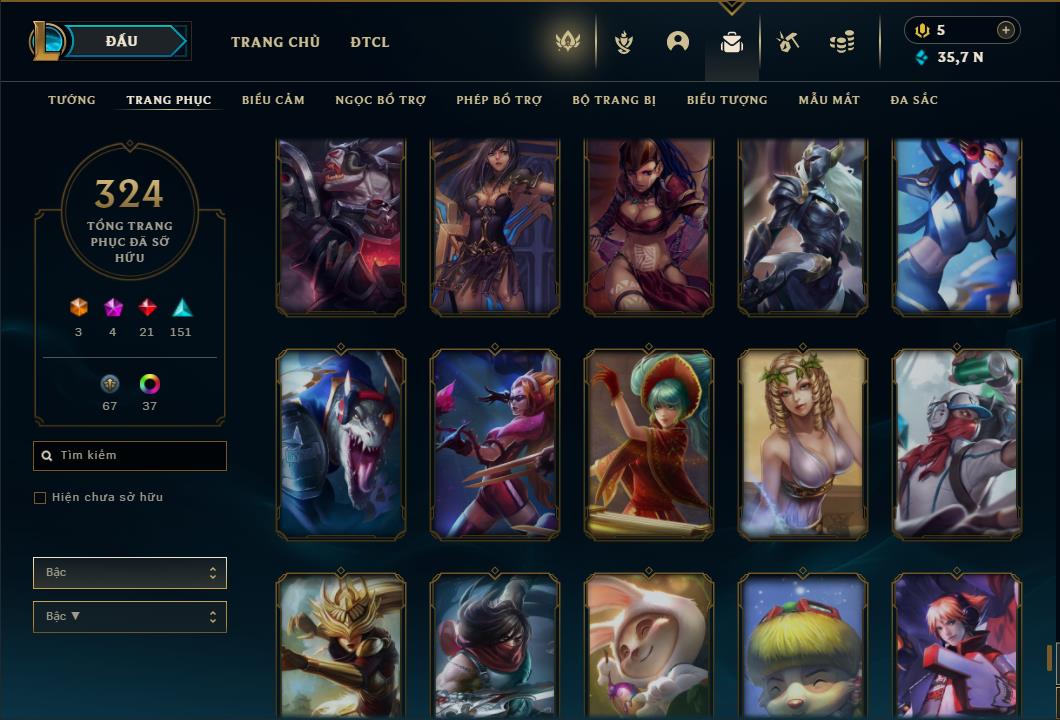Show the BỘ TRANG BỊ tab

(x=614, y=100)
